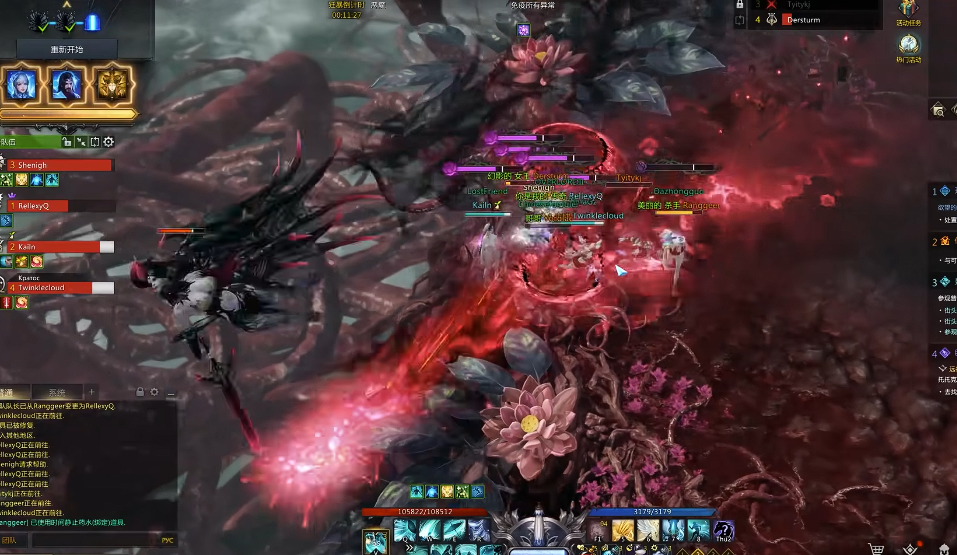Activate the purple Thu2 skill slot
This screenshot has height=555, width=957.
click(723, 531)
